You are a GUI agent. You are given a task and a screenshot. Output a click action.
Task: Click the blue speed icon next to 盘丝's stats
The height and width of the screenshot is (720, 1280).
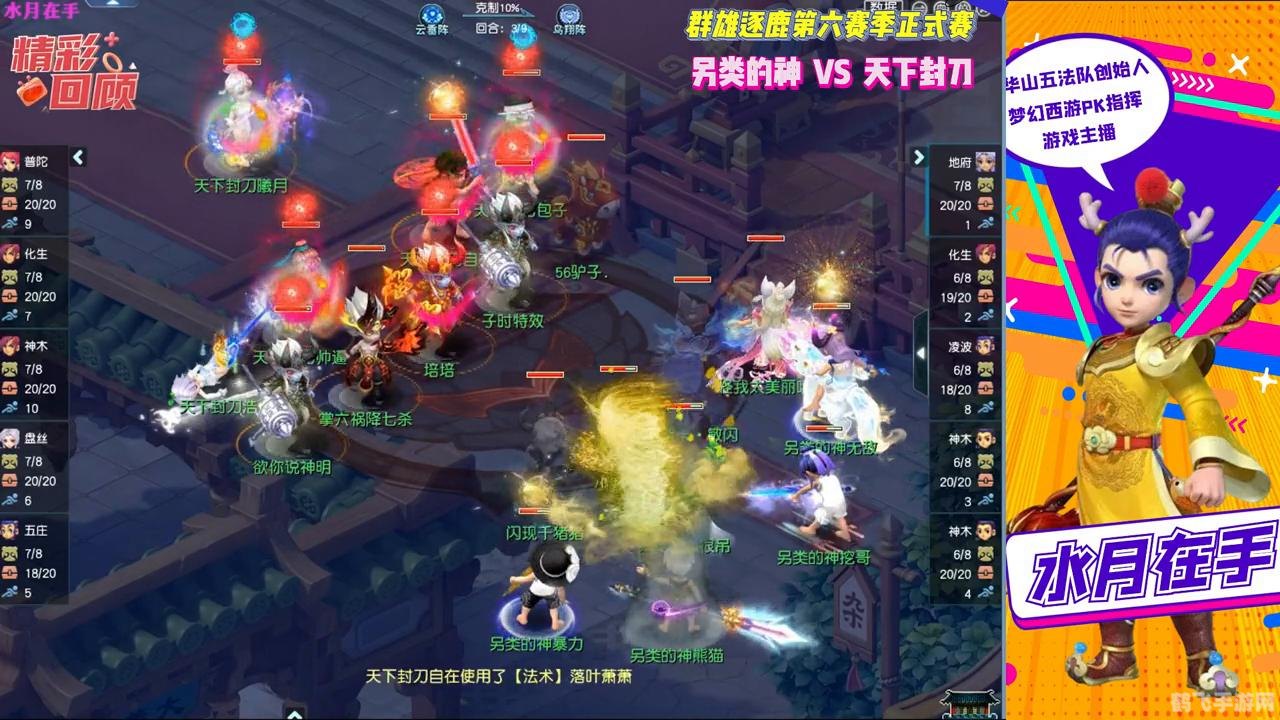pyautogui.click(x=12, y=496)
